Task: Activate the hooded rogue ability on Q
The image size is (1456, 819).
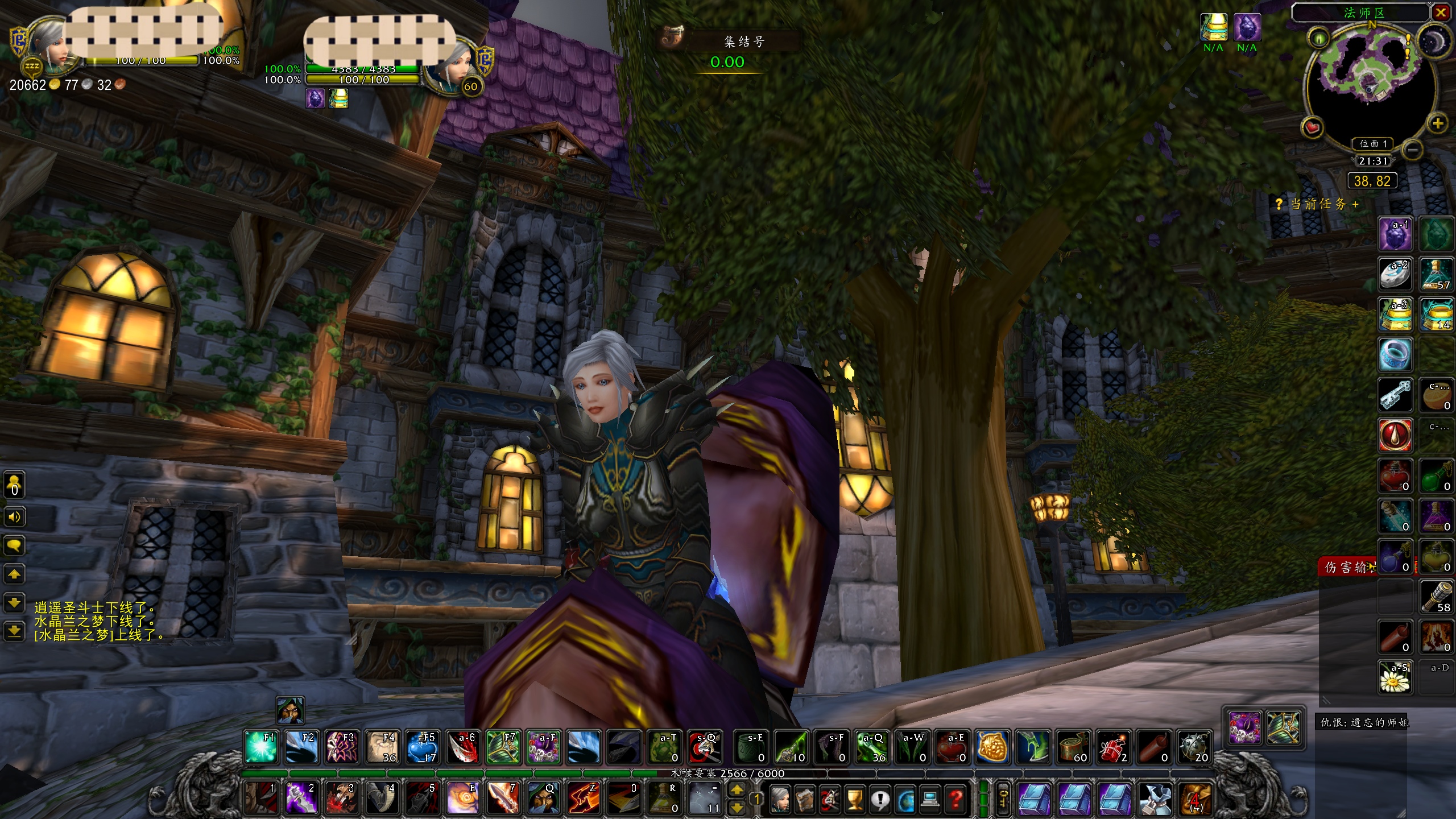Action: pos(543,798)
